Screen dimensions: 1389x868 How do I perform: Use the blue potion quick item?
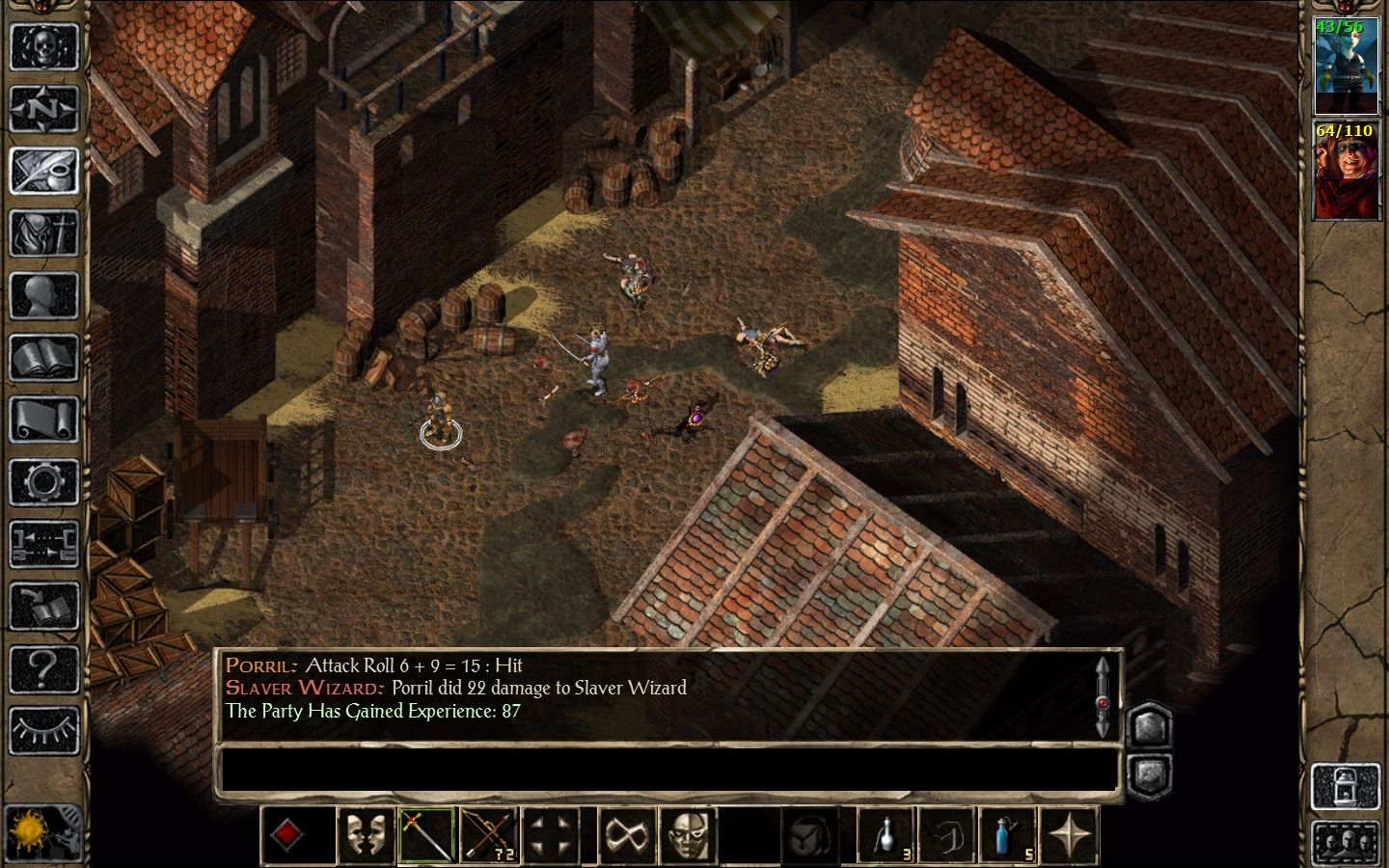click(1008, 834)
